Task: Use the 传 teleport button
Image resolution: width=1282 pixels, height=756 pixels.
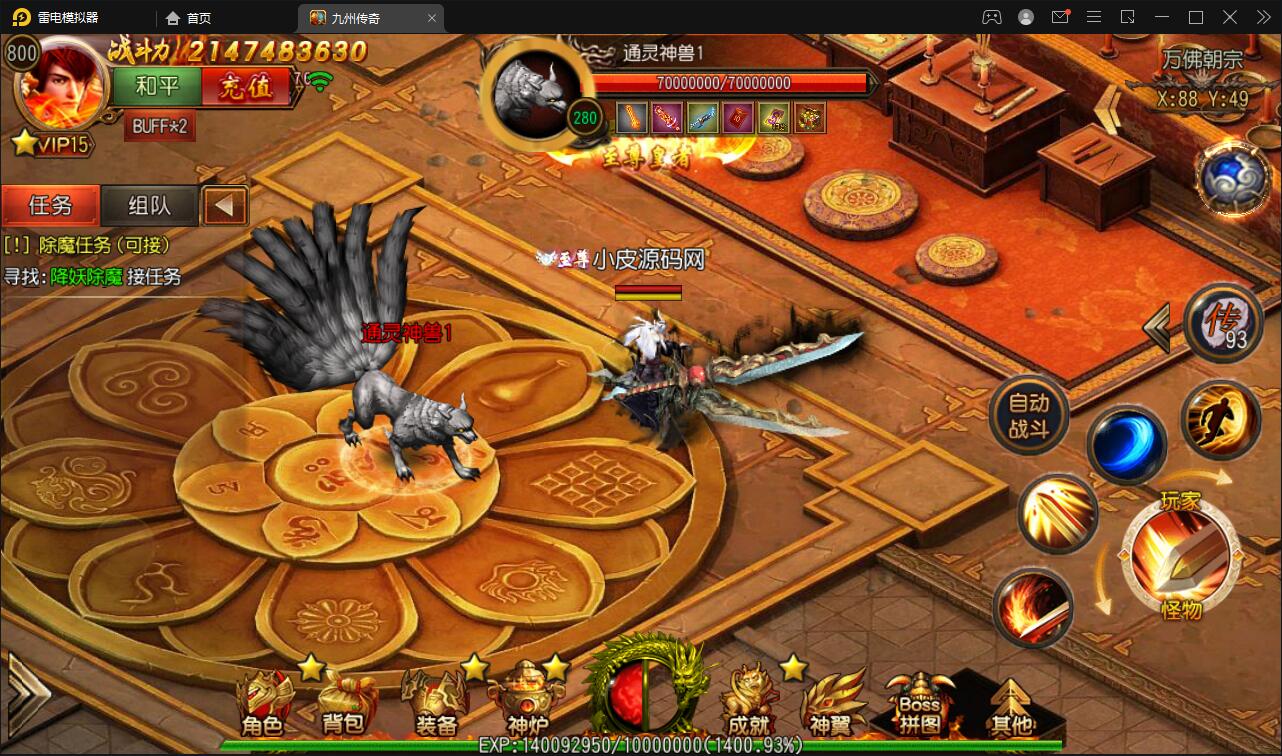Action: pos(1222,323)
